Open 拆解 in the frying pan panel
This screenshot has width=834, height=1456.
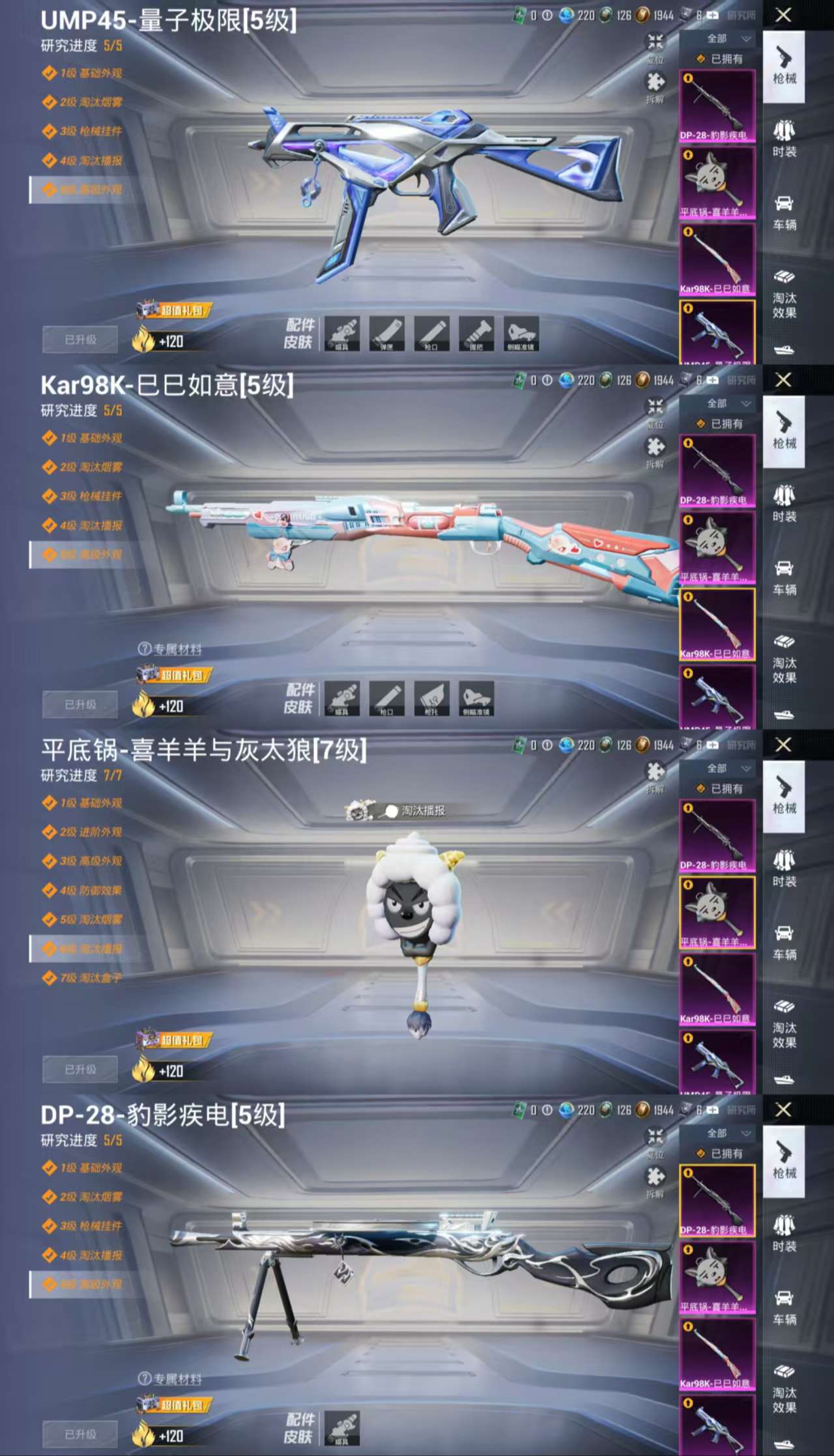click(655, 775)
